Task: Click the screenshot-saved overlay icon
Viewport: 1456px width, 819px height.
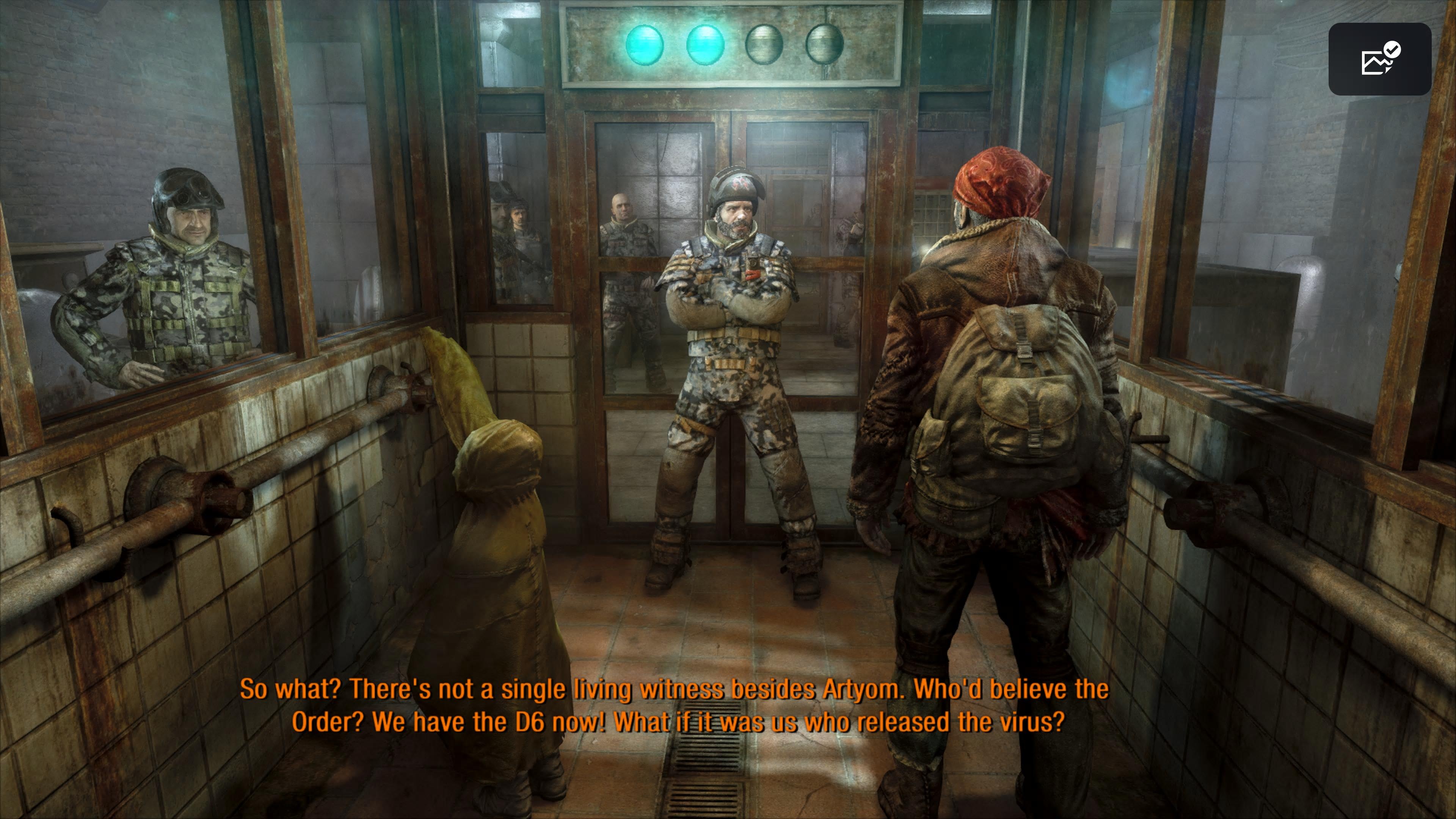Action: pyautogui.click(x=1379, y=59)
